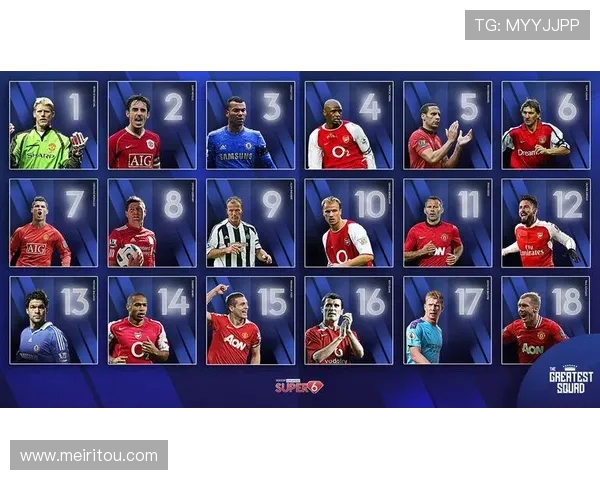Image resolution: width=600 pixels, height=480 pixels.
Task: Click player card number 11
Action: [447, 223]
